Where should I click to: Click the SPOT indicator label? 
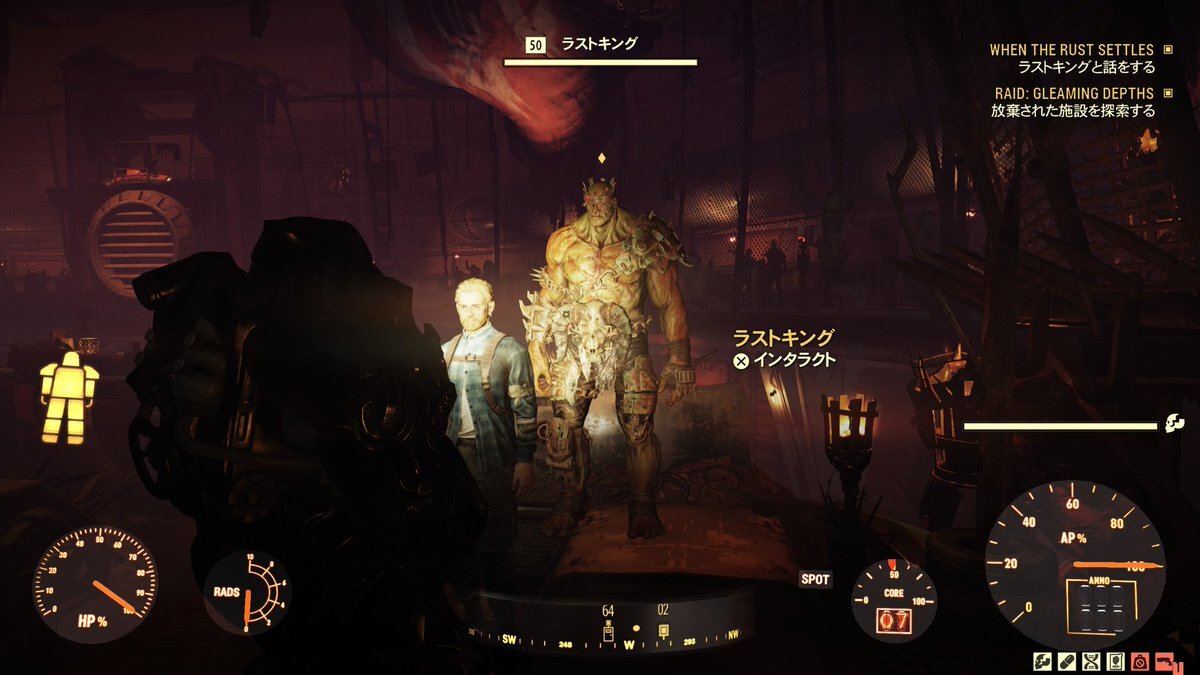coord(816,579)
